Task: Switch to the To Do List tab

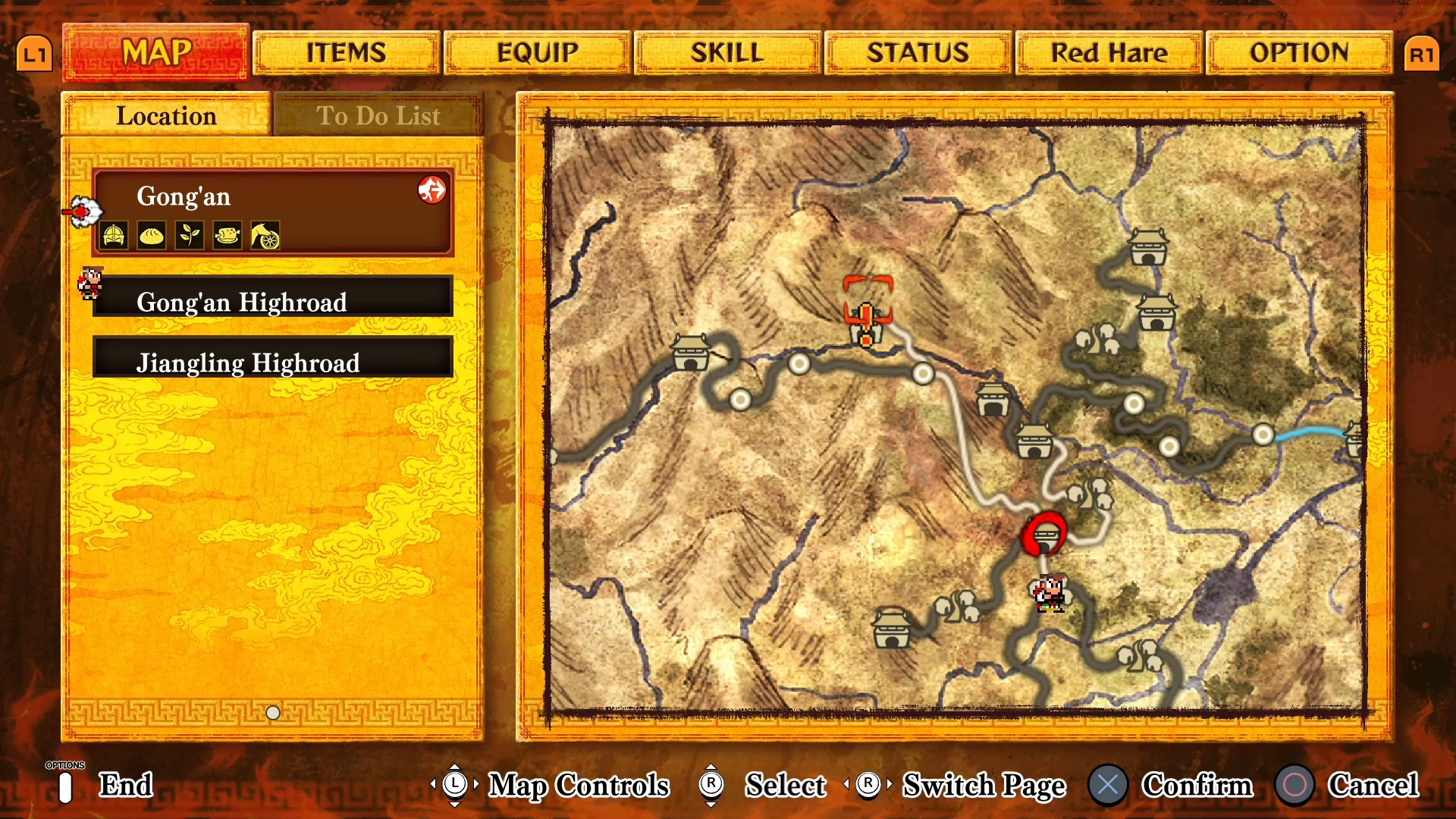Action: tap(378, 116)
